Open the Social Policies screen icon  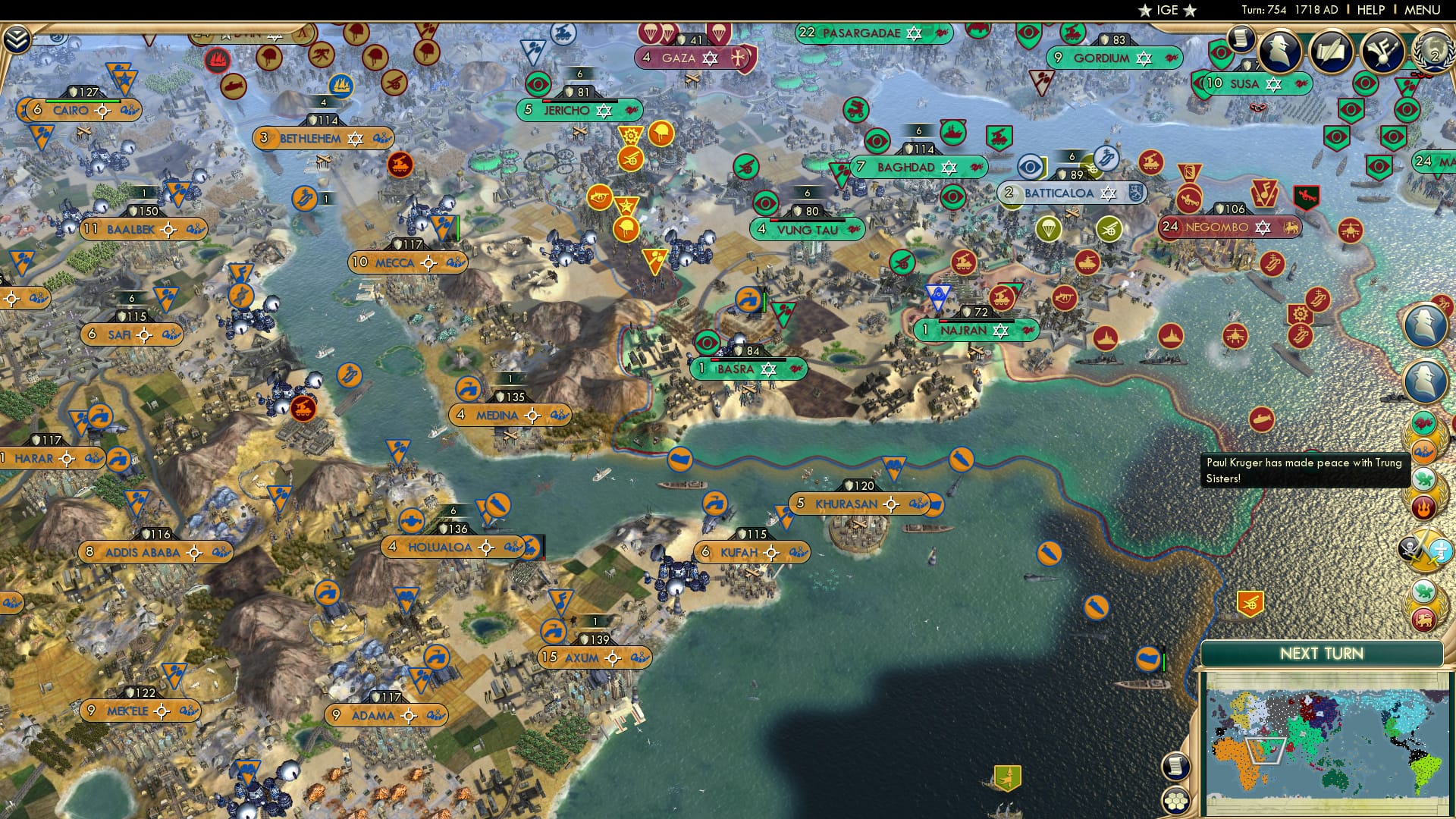click(1331, 52)
